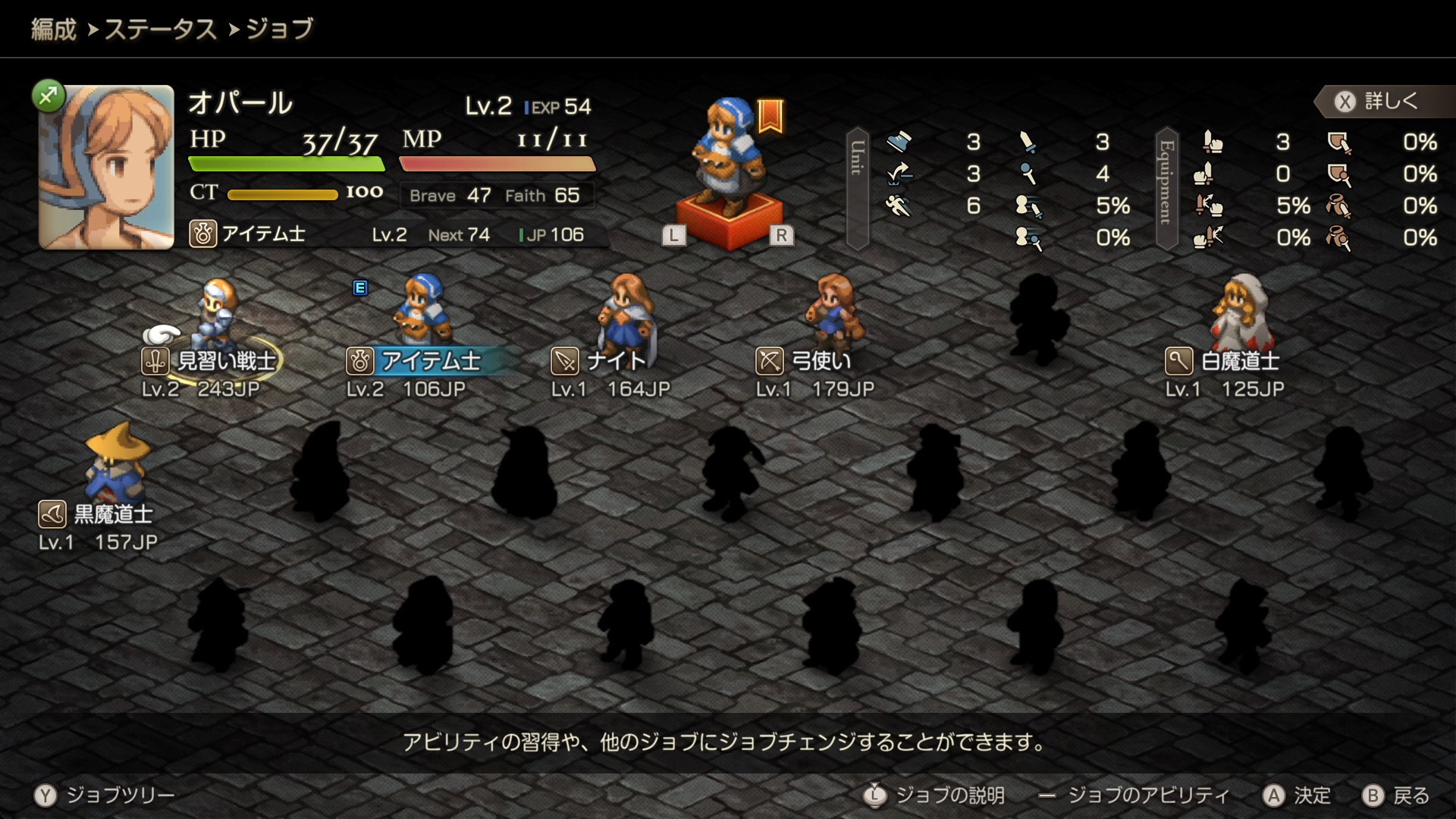The image size is (1456, 819).
Task: Open the ジョブツリー view
Action: pyautogui.click(x=105, y=795)
